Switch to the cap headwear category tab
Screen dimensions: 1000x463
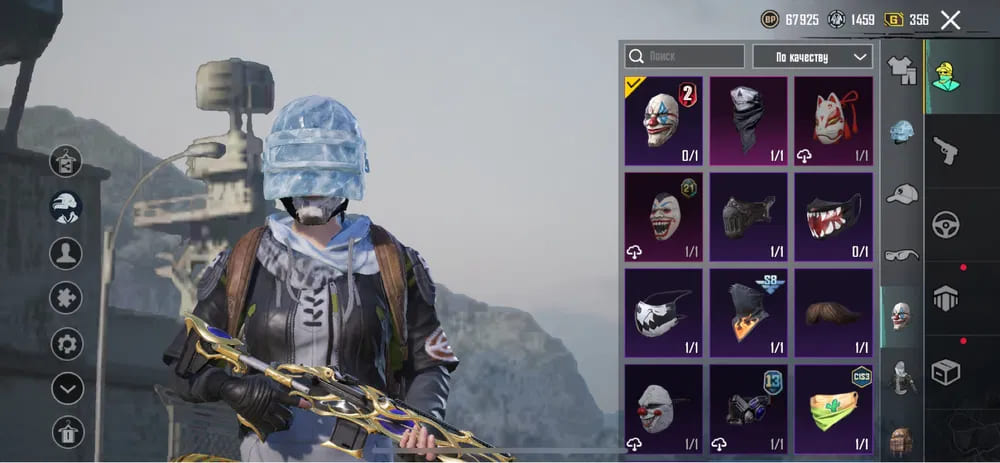coord(902,193)
